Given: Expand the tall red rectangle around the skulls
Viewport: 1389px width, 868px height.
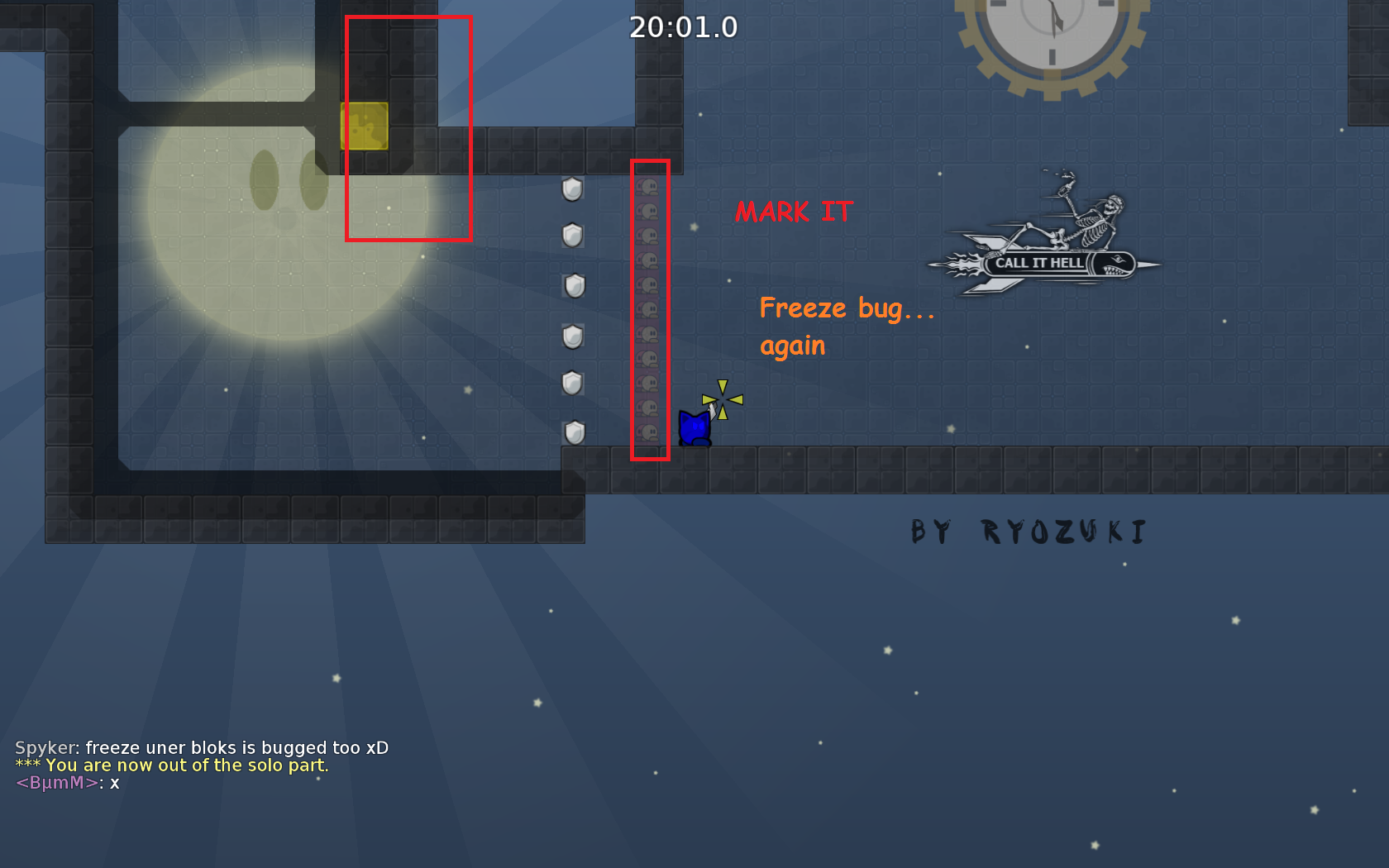Looking at the screenshot, I should (651, 310).
